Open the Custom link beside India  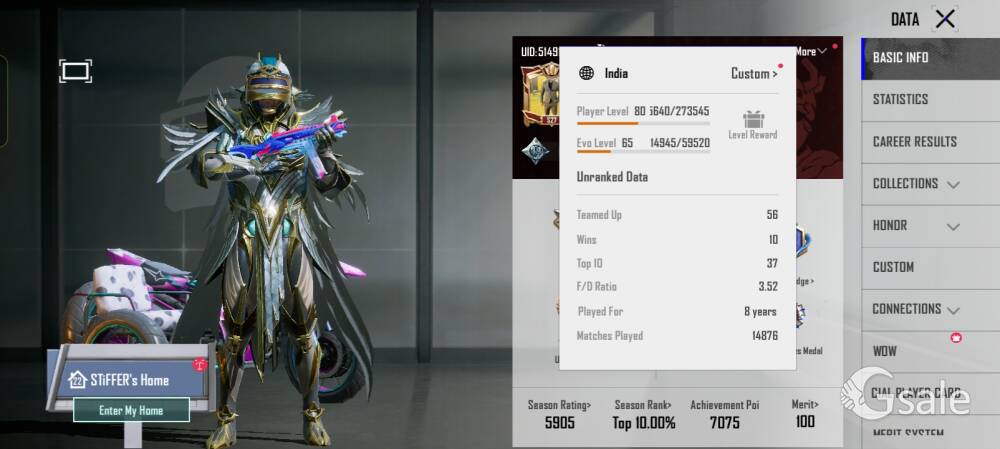point(754,73)
